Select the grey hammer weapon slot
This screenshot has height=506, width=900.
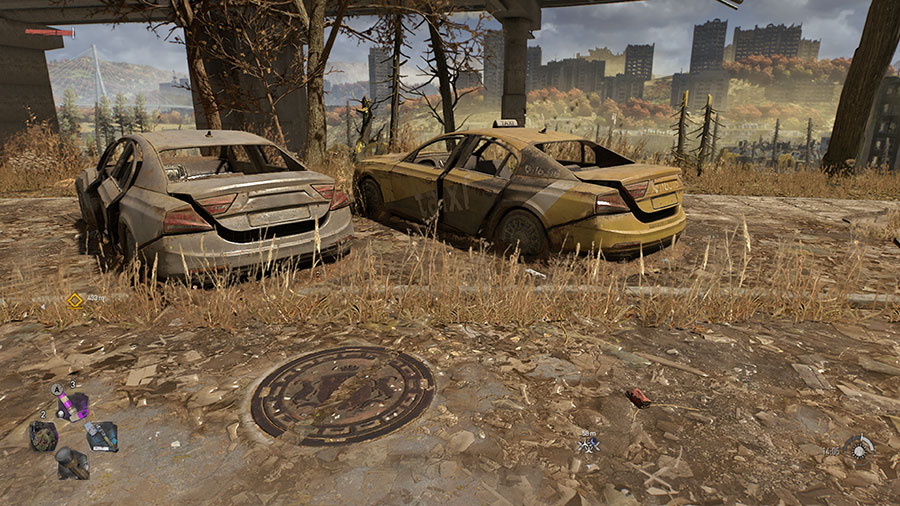(72, 462)
